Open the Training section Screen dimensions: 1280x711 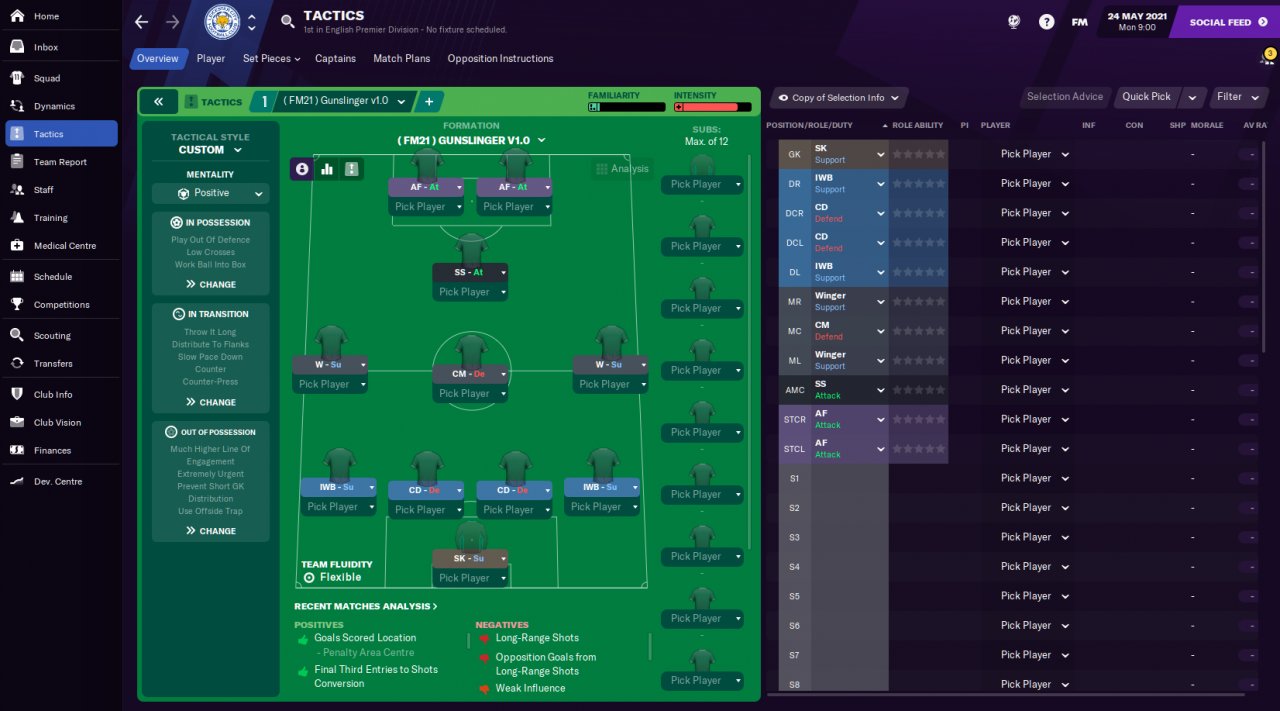click(50, 218)
